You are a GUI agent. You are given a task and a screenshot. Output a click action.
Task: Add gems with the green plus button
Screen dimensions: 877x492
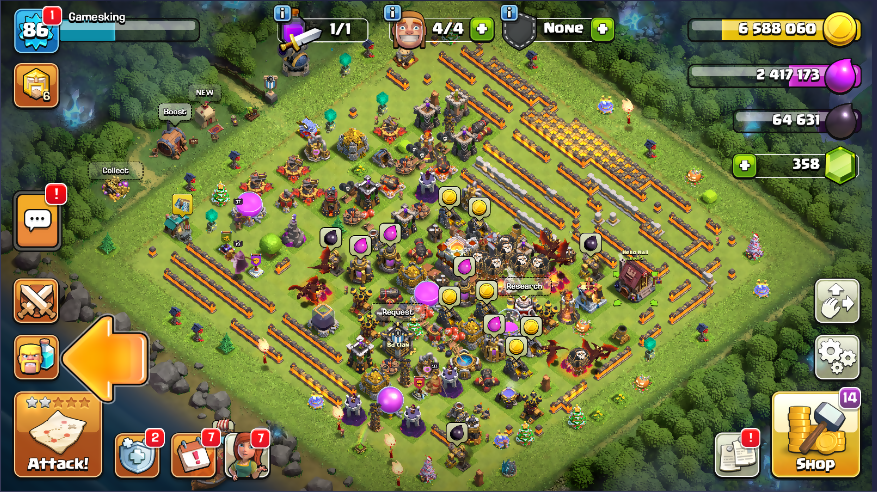pos(743,164)
